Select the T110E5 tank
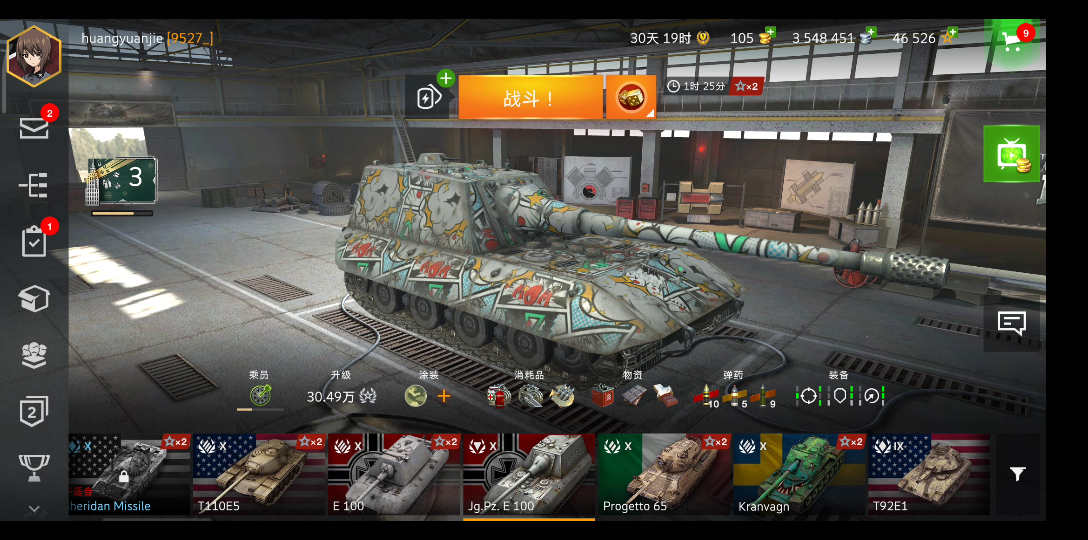 (x=259, y=474)
